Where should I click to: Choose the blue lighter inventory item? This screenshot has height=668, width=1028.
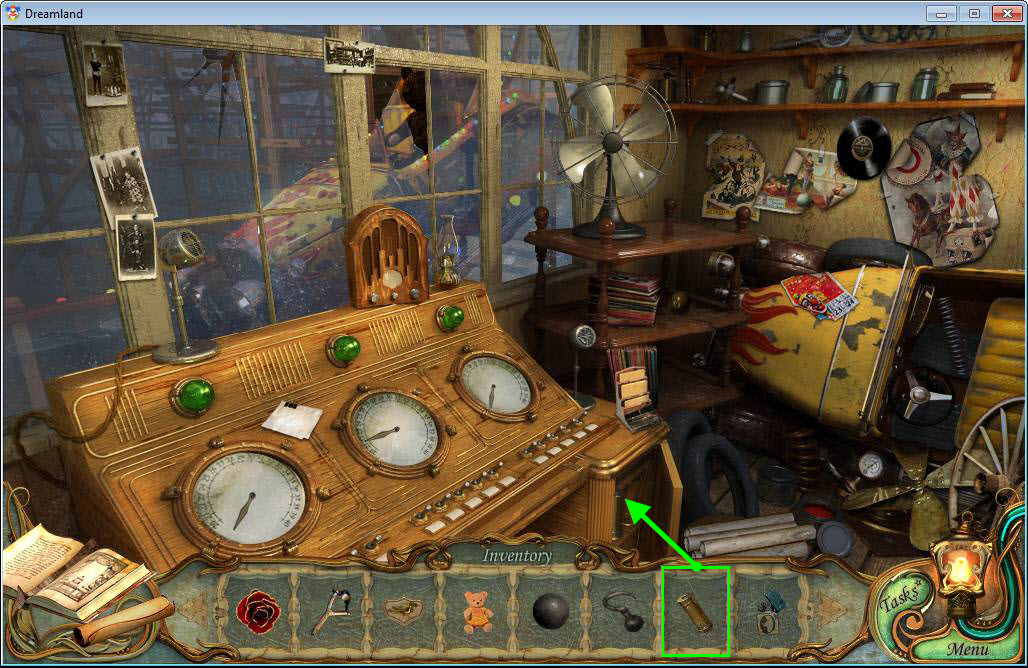tap(768, 612)
